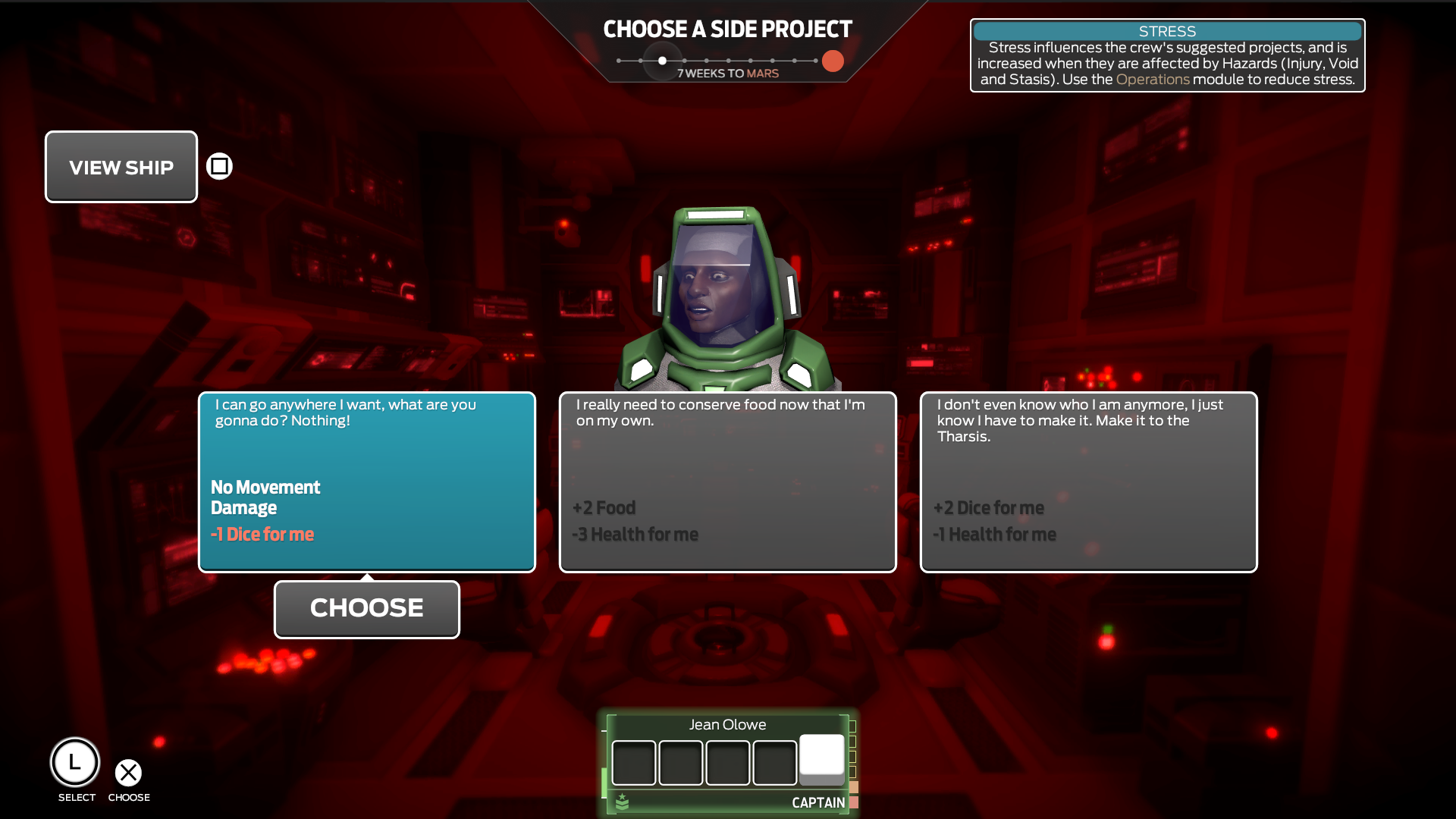
Task: Open the STRESS info panel header
Action: (1166, 31)
